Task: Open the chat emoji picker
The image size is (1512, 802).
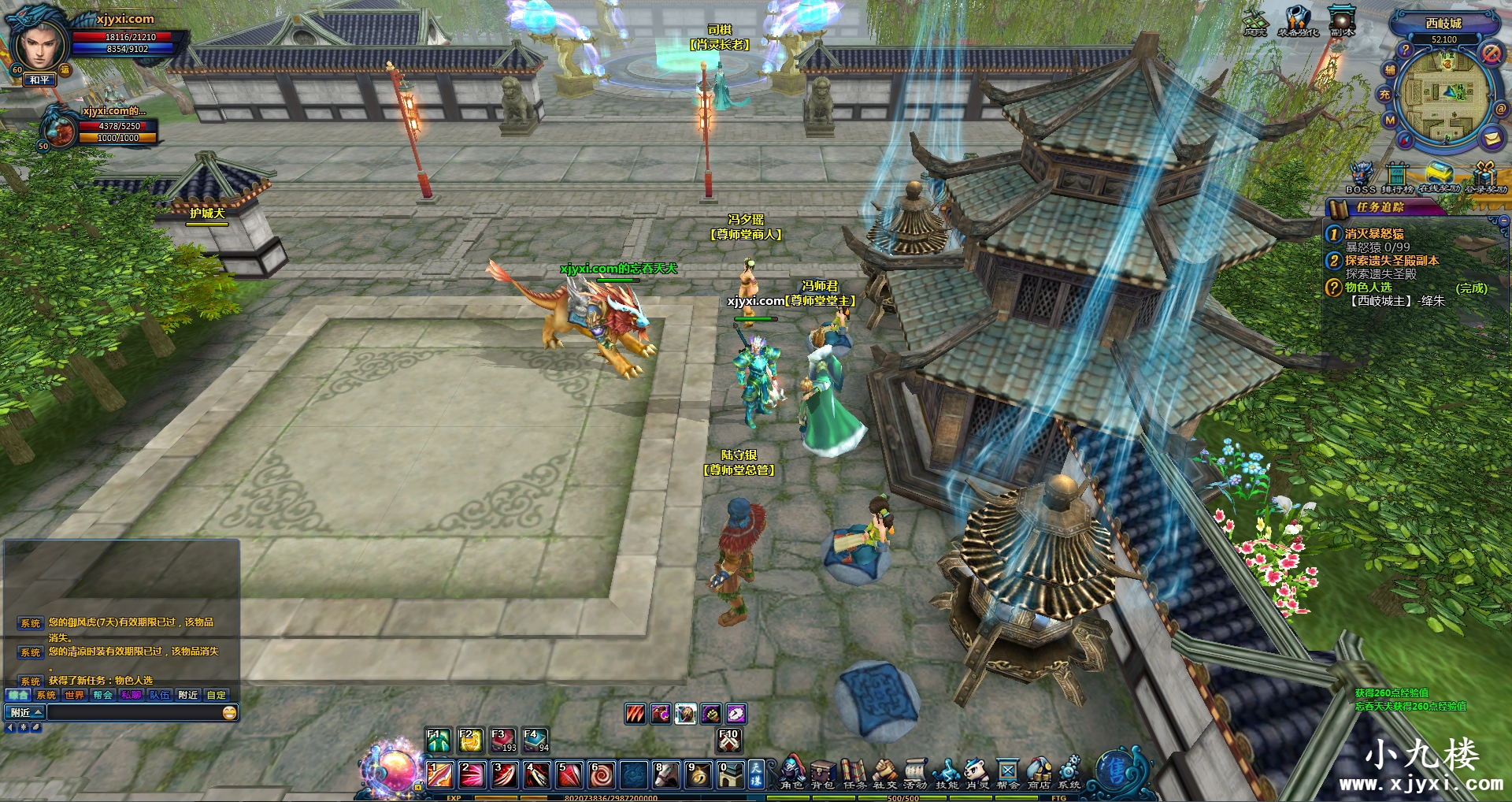Action: pos(229,712)
